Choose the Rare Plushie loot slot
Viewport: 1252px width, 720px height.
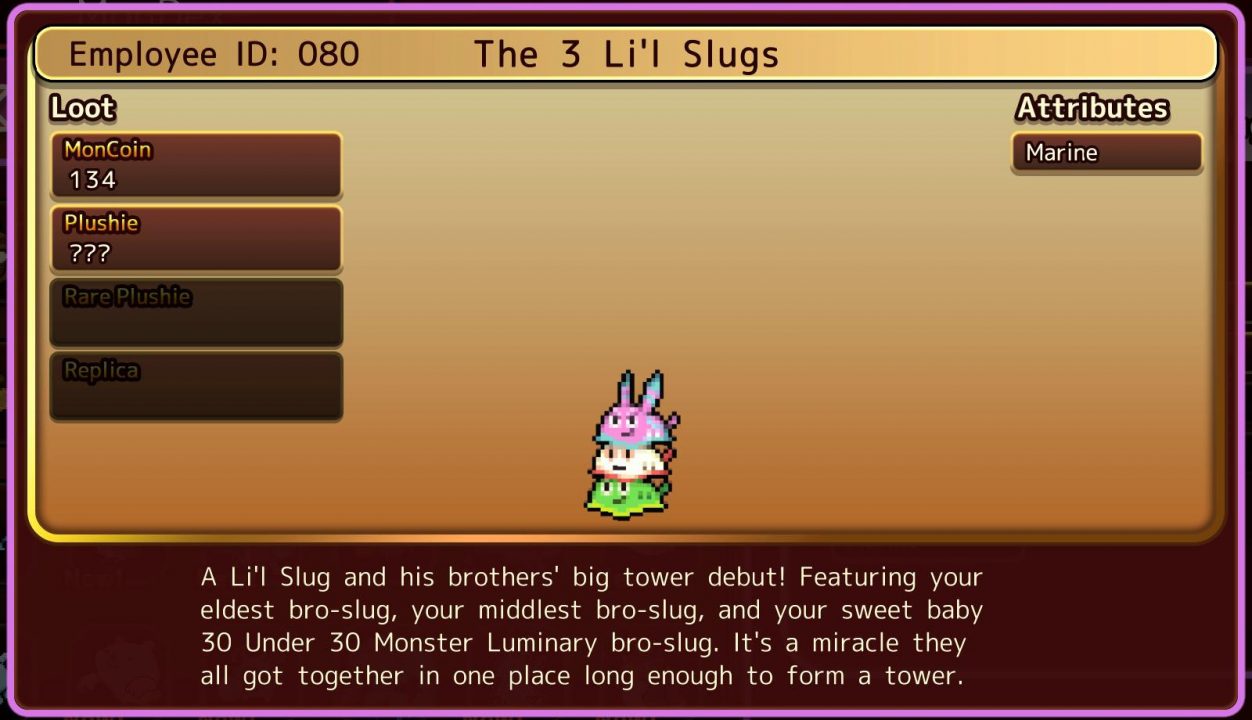(x=196, y=312)
